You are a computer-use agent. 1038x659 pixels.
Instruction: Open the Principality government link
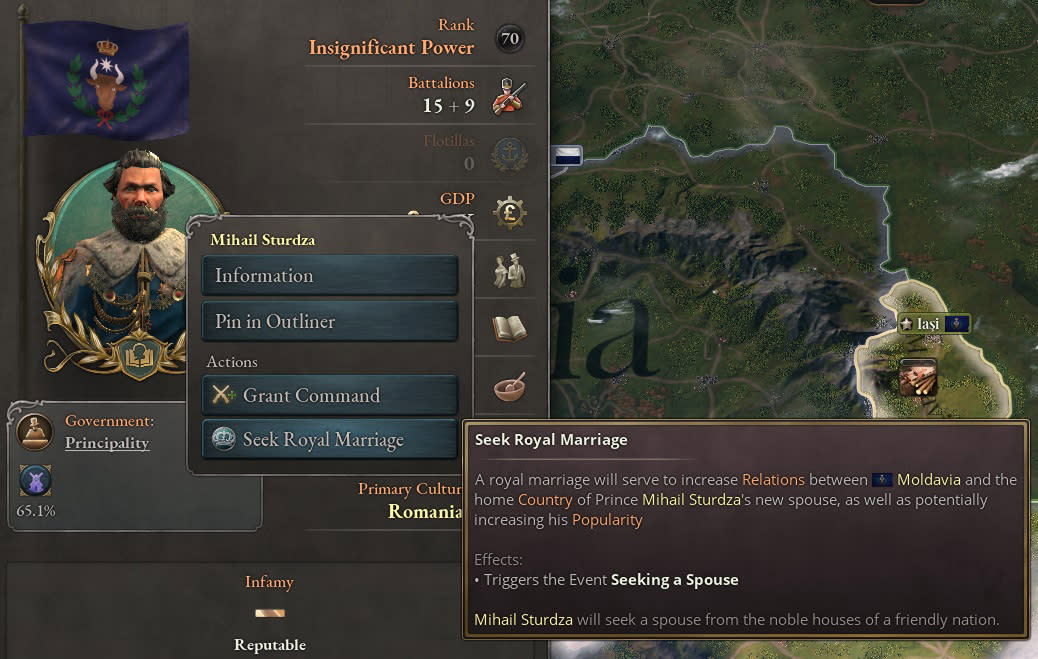tap(107, 443)
